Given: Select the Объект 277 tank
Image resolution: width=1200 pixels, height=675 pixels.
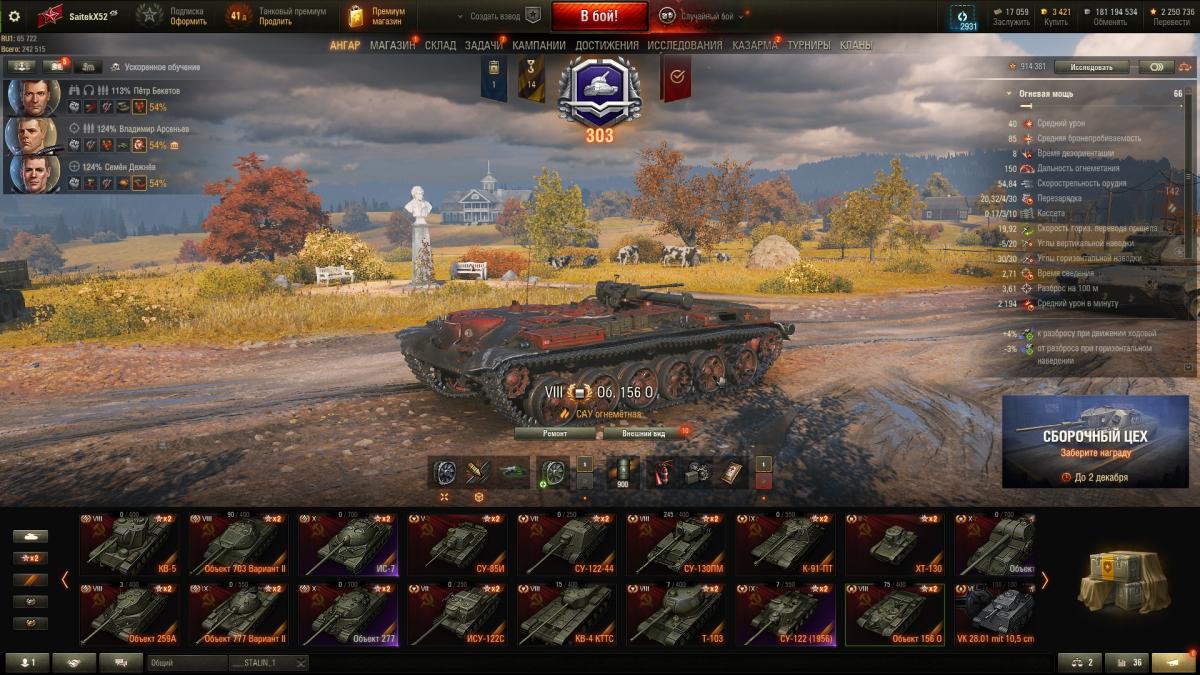Looking at the screenshot, I should pyautogui.click(x=347, y=614).
